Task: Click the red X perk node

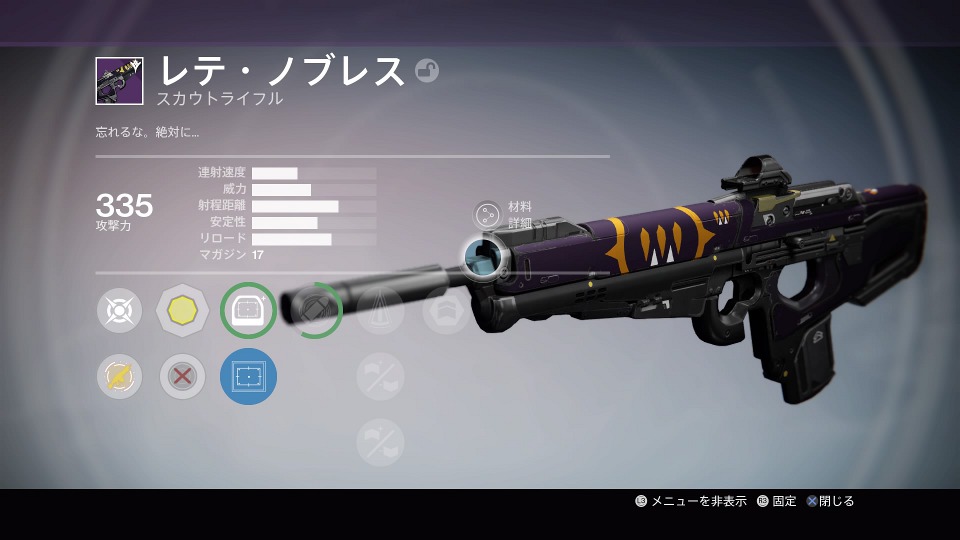Action: (182, 376)
